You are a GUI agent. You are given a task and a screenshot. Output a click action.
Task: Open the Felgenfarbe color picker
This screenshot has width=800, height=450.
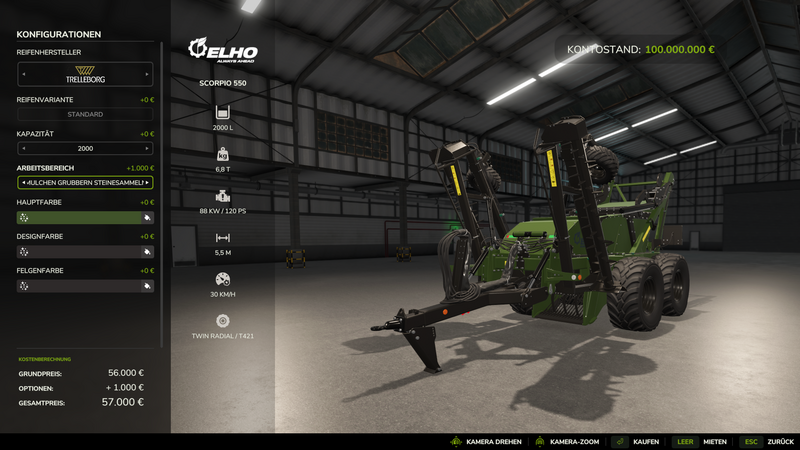click(85, 285)
